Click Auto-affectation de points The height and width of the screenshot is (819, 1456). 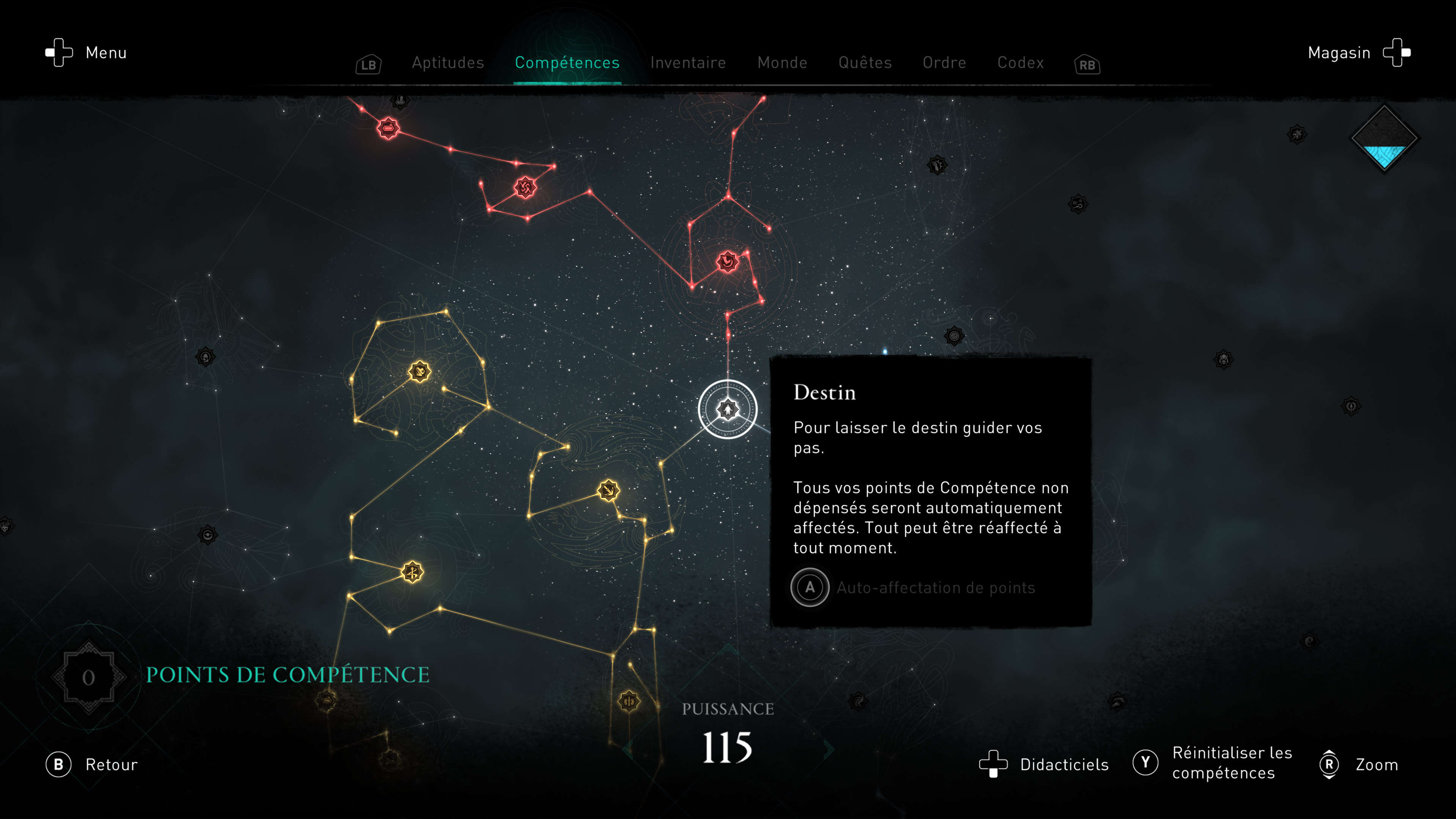coord(935,587)
